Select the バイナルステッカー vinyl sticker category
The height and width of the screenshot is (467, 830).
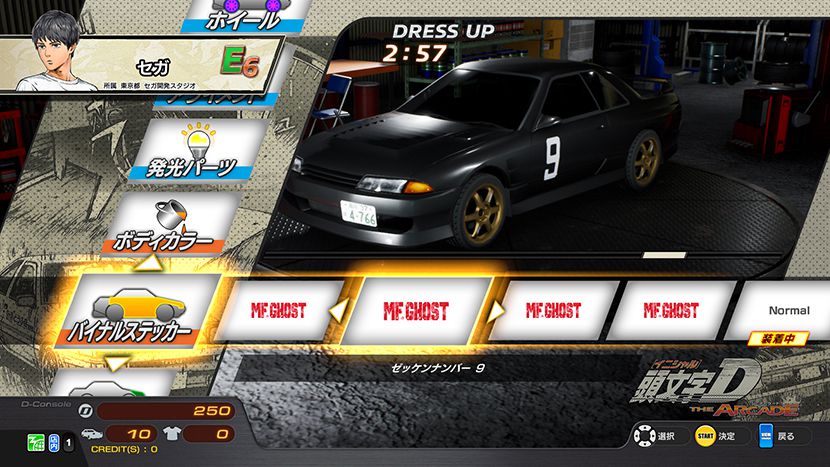click(135, 311)
